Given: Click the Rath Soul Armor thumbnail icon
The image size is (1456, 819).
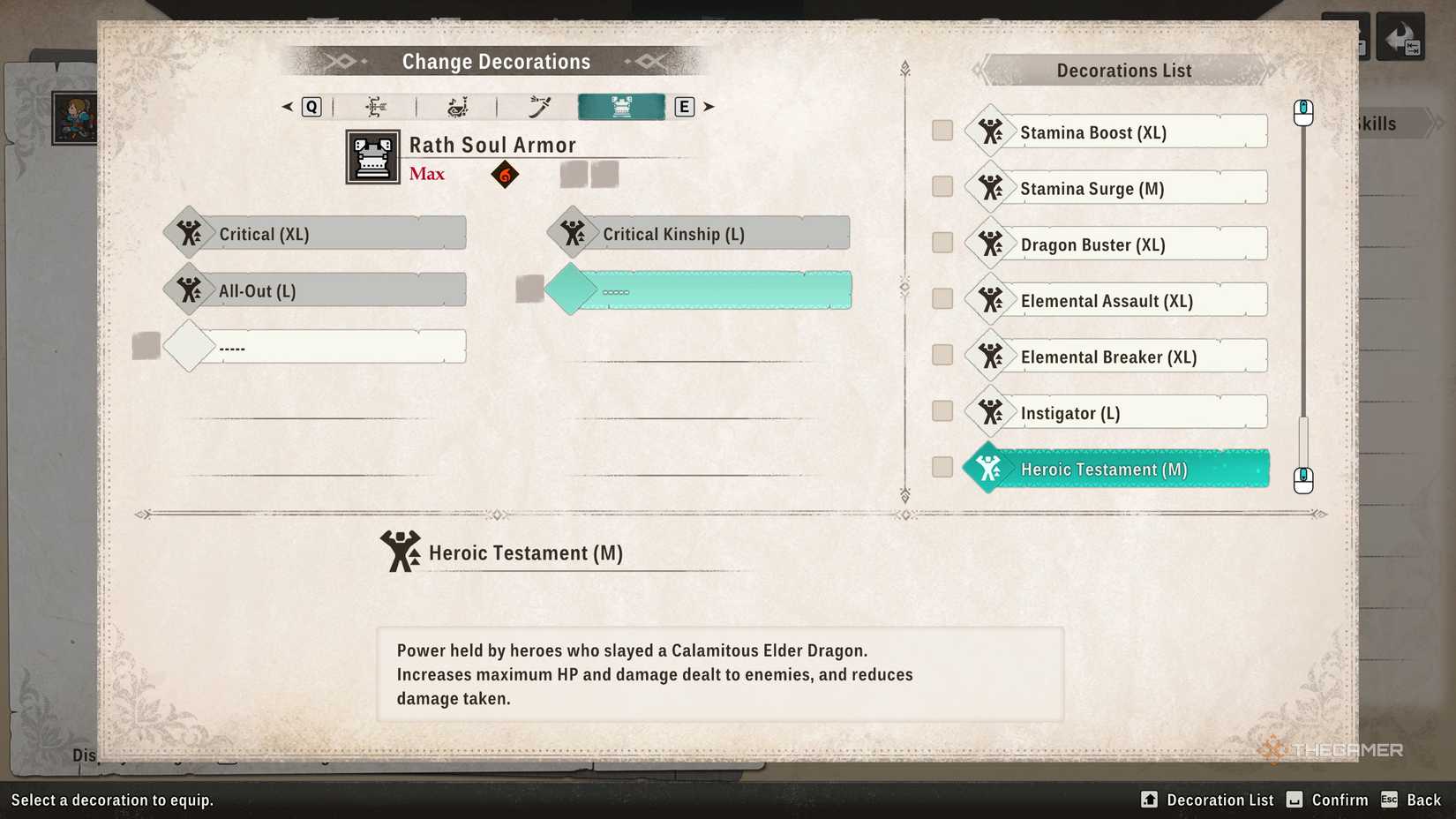Looking at the screenshot, I should click(372, 156).
